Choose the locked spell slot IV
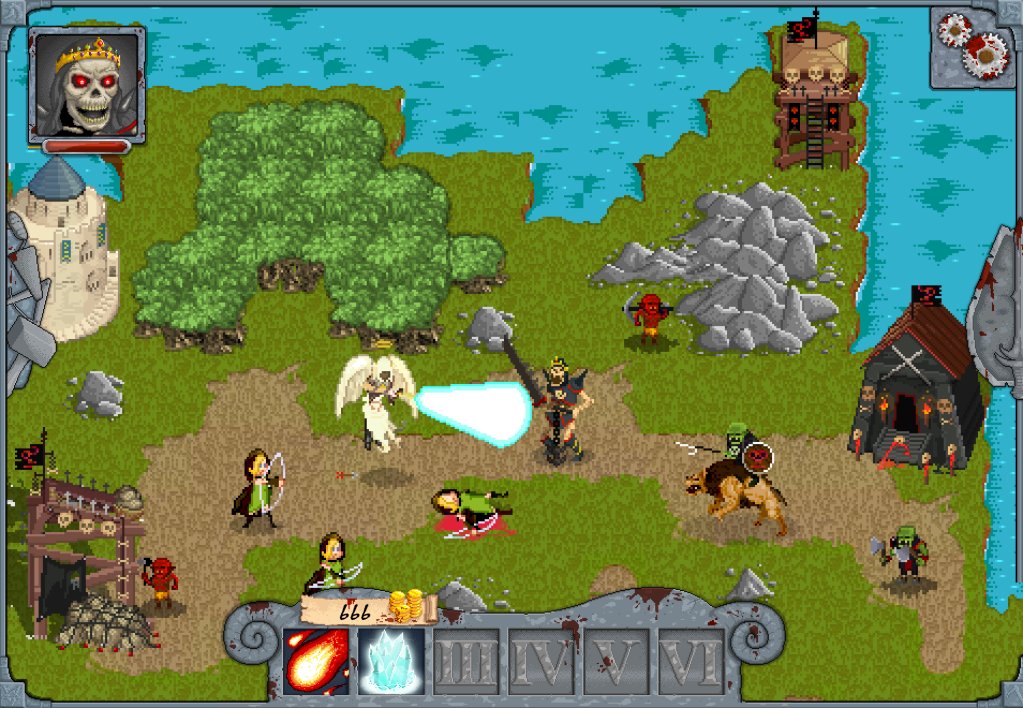 (x=541, y=661)
